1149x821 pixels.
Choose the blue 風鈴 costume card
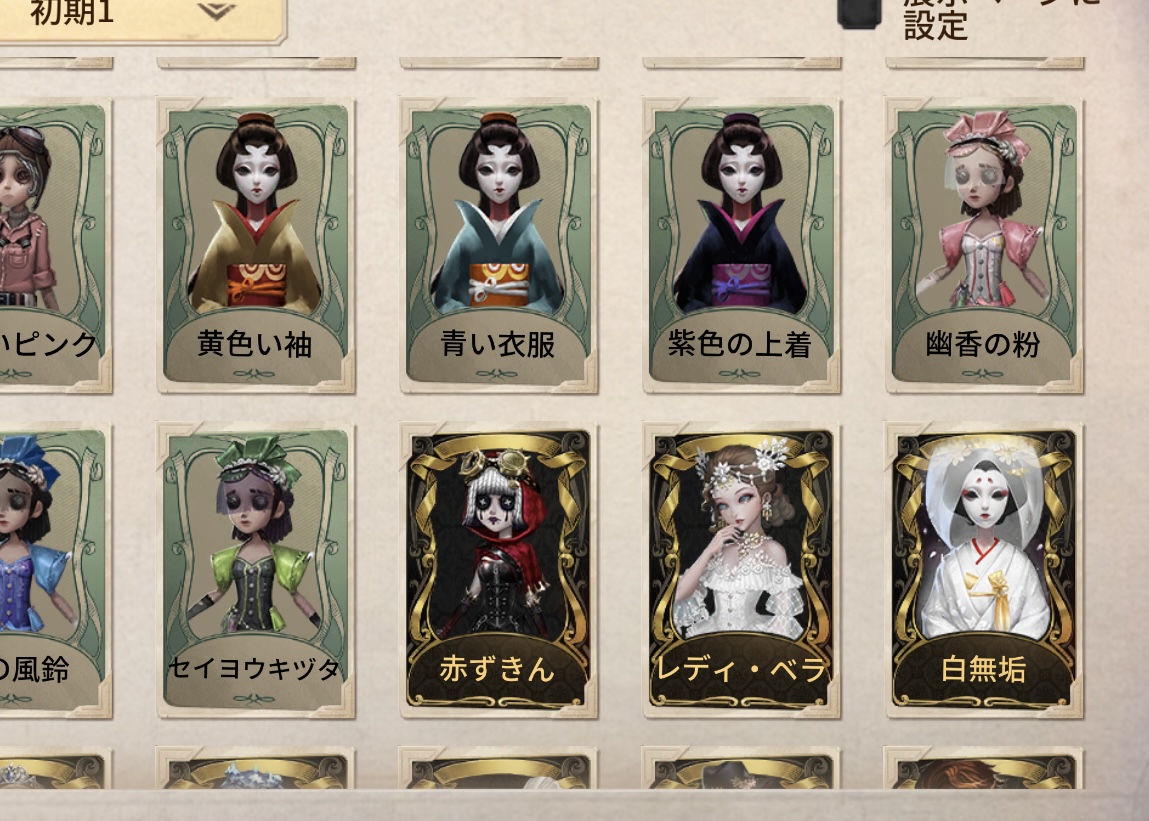[x=50, y=569]
